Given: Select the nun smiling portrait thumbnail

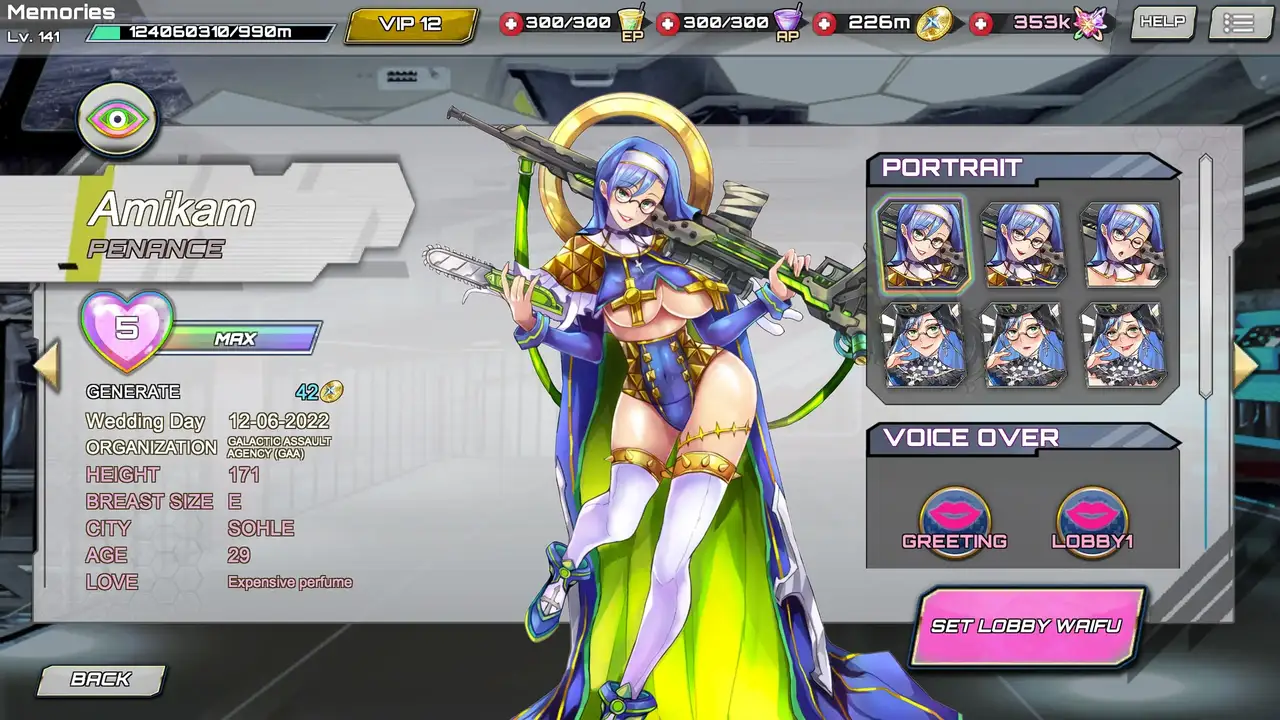Looking at the screenshot, I should pos(1022,245).
